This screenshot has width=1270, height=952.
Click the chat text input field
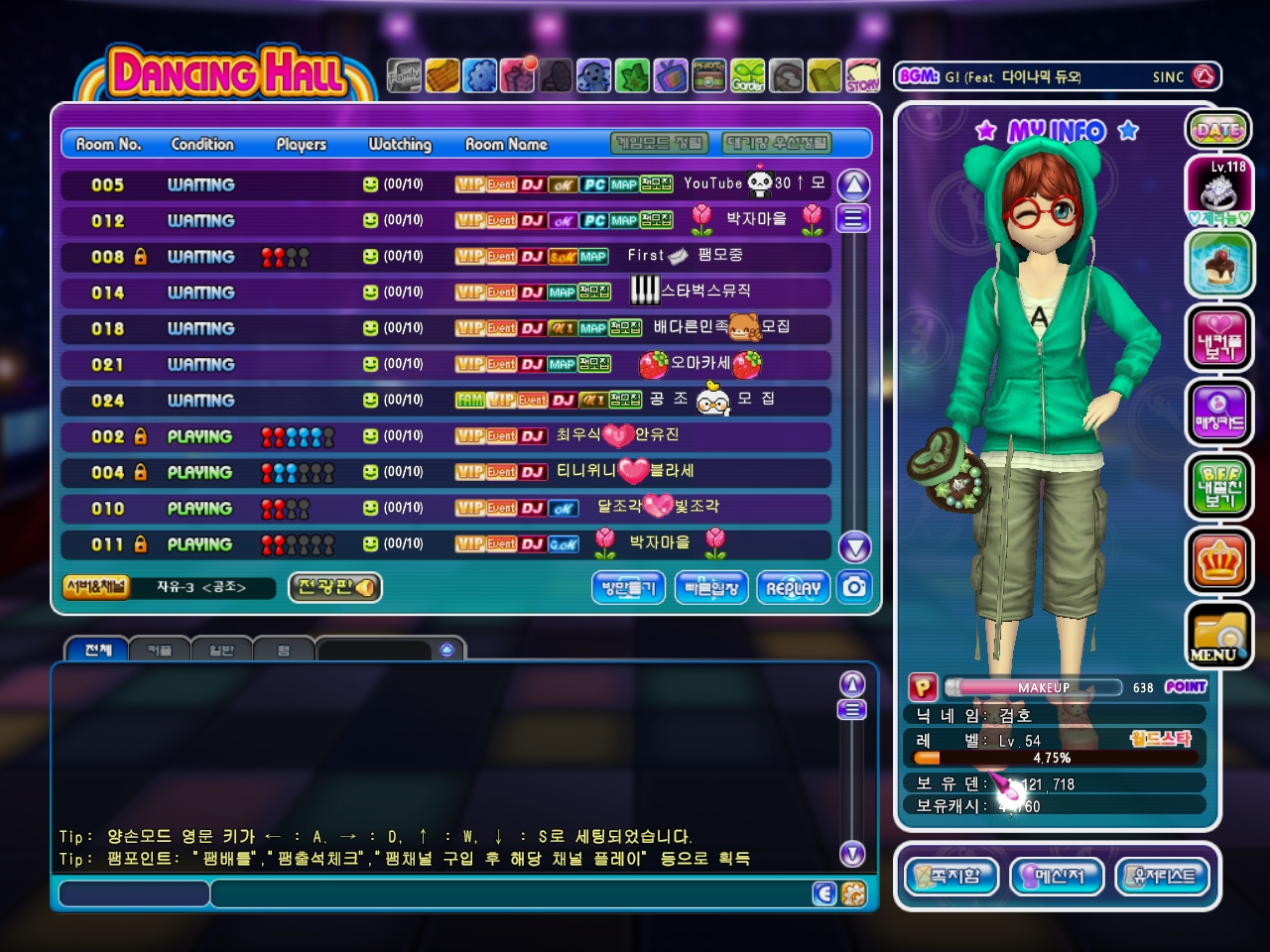point(516,893)
